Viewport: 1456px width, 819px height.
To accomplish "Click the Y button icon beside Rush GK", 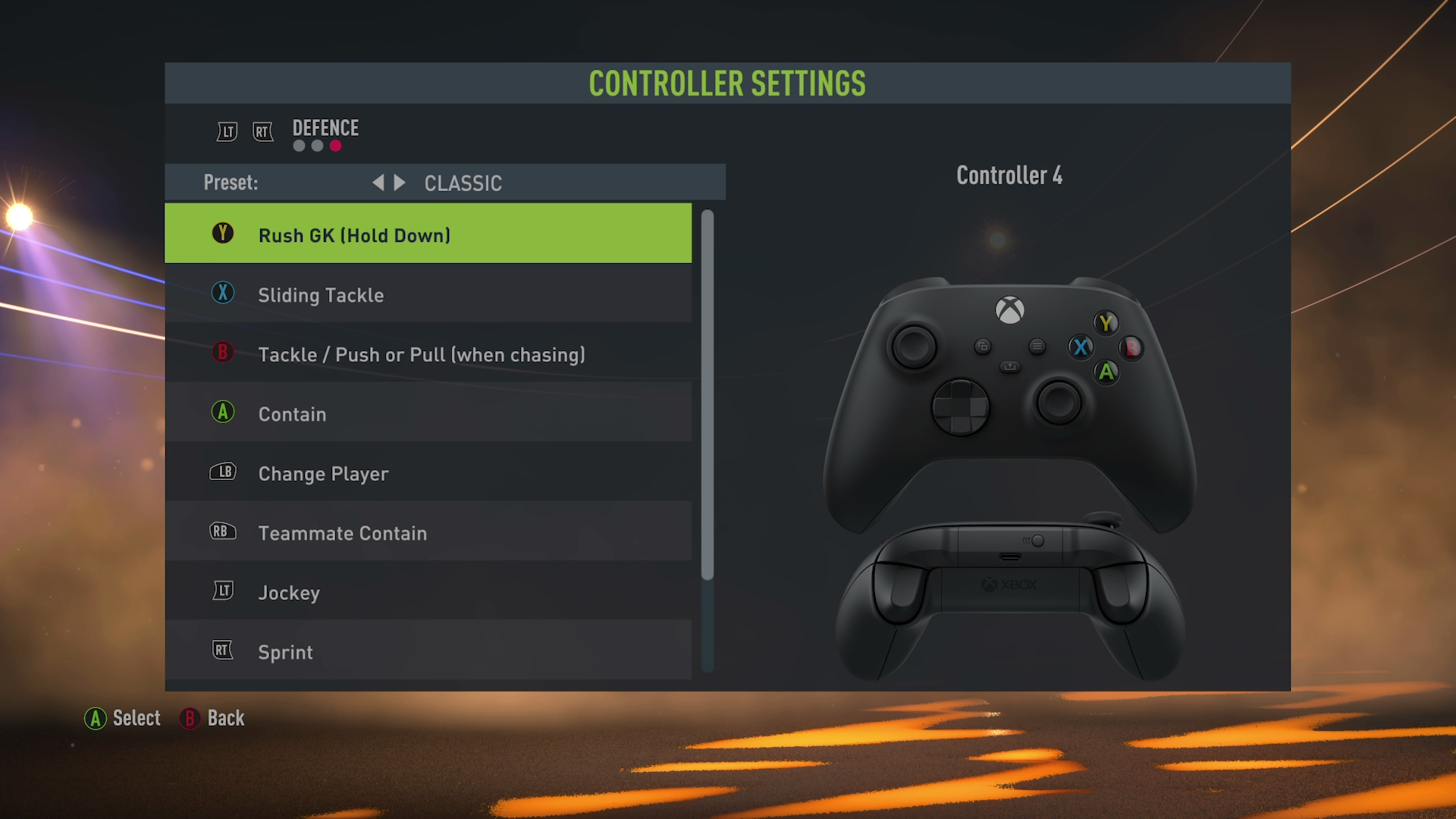I will point(222,235).
